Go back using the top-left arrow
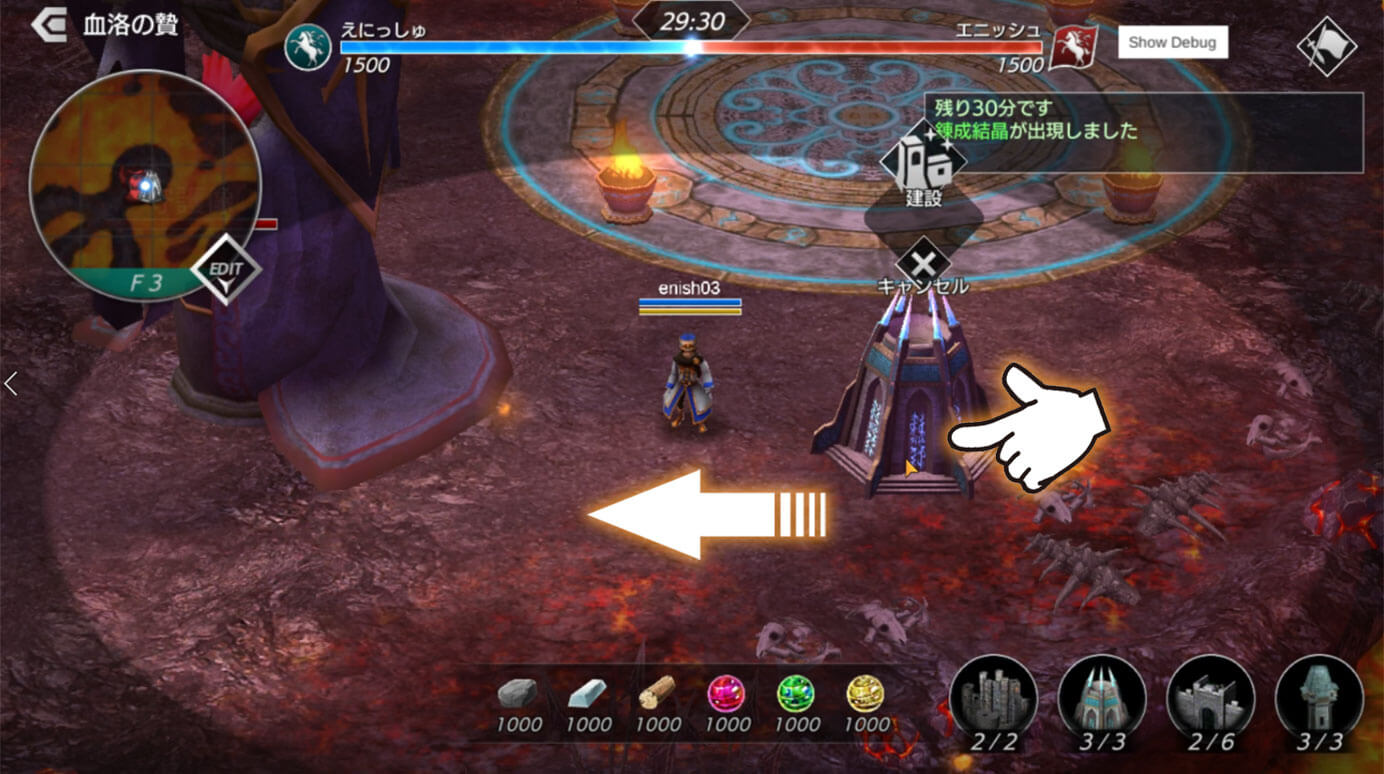This screenshot has height=774, width=1384. click(47, 25)
